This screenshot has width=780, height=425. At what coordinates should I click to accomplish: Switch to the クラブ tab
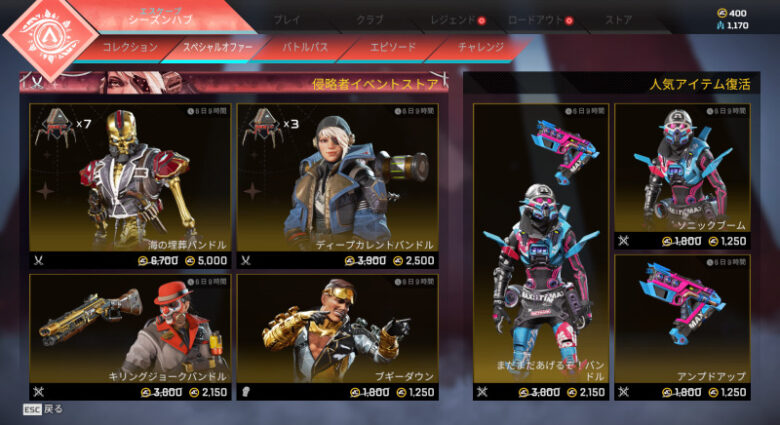(x=369, y=19)
